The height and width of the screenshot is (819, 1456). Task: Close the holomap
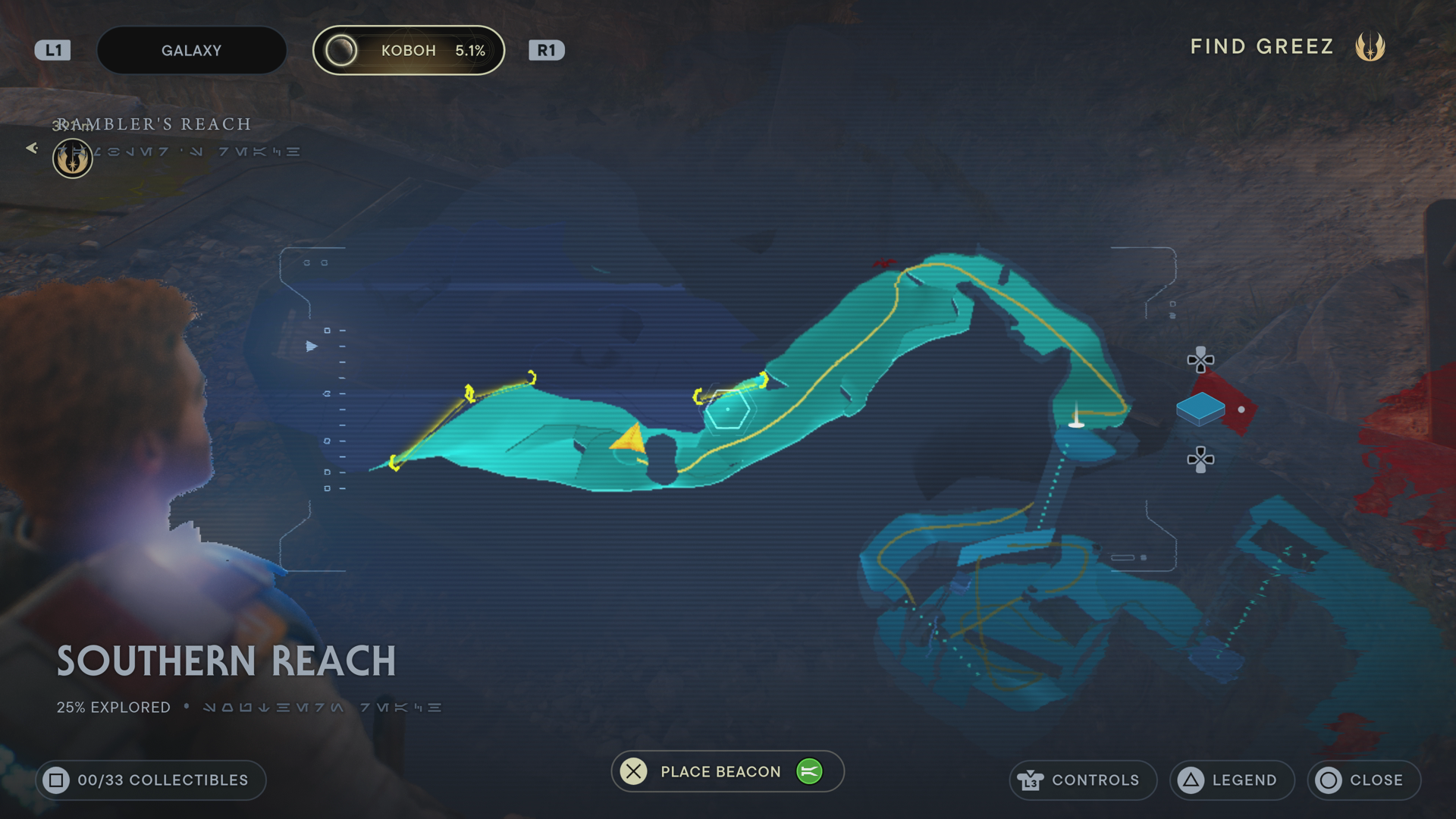(x=1363, y=780)
